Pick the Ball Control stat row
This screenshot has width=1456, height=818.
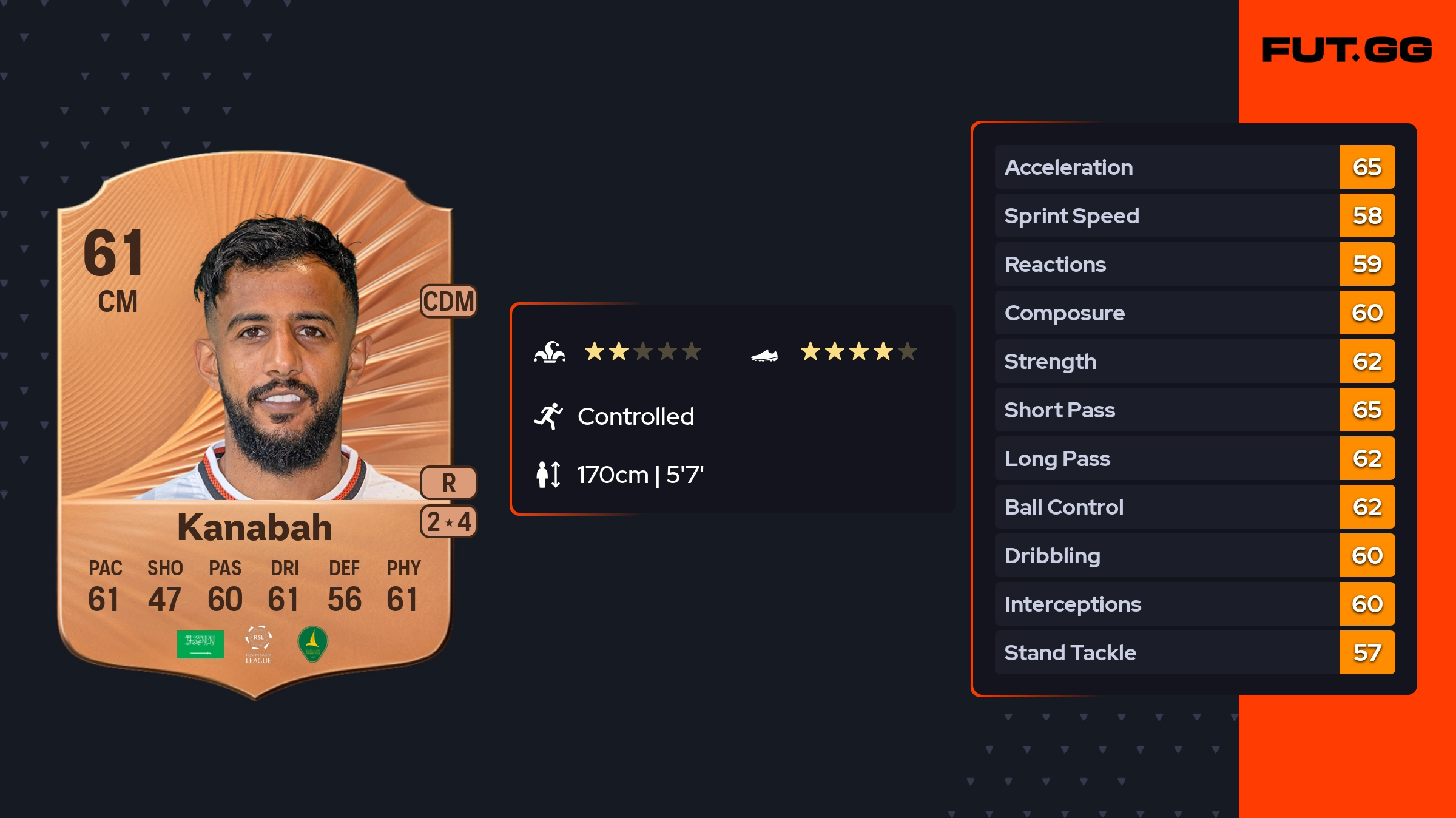[1194, 507]
